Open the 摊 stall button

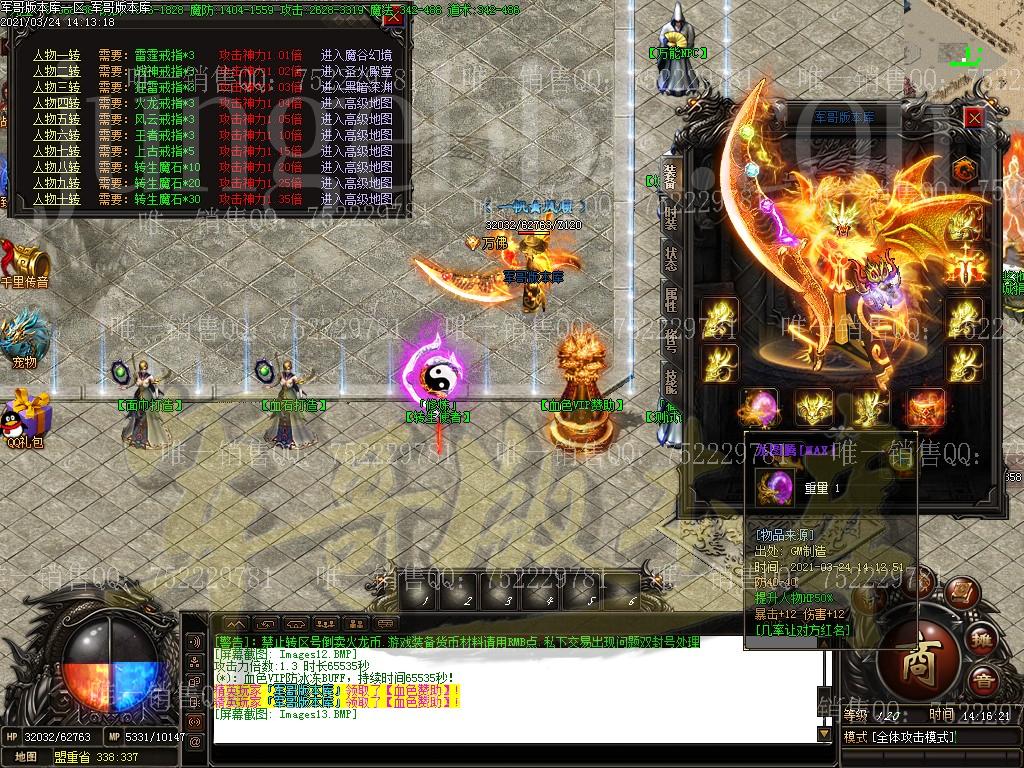pos(983,640)
